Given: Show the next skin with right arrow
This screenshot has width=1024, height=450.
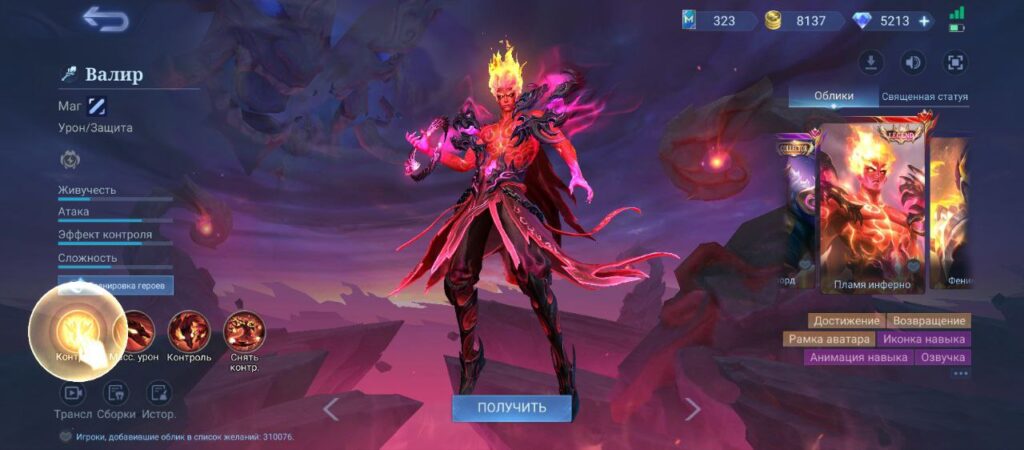Looking at the screenshot, I should pos(692,408).
